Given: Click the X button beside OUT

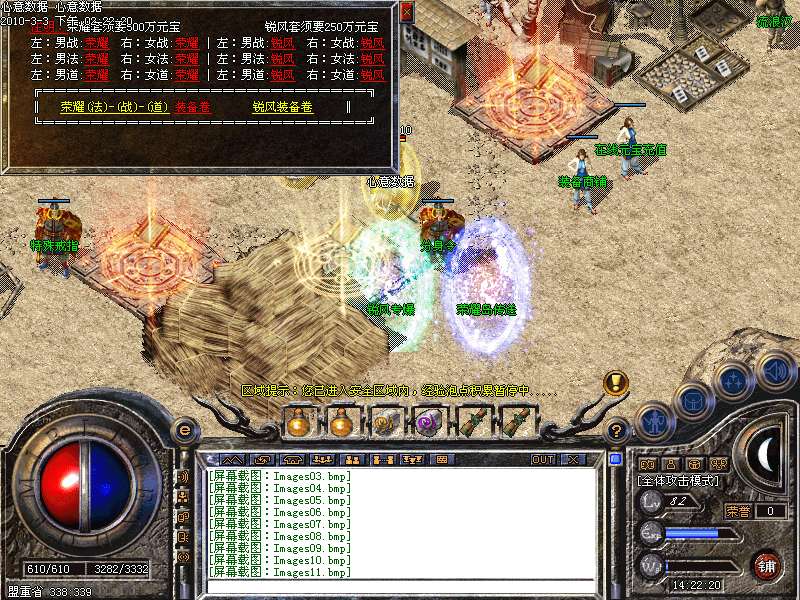Looking at the screenshot, I should point(573,460).
